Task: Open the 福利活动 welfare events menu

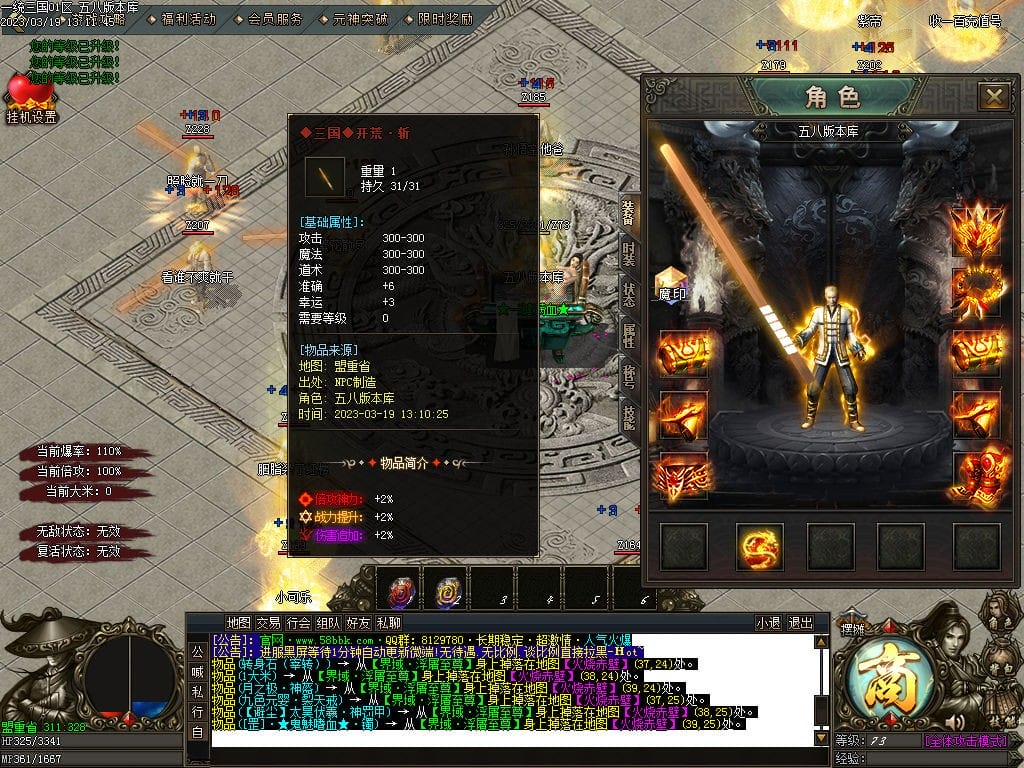Action: pos(187,19)
